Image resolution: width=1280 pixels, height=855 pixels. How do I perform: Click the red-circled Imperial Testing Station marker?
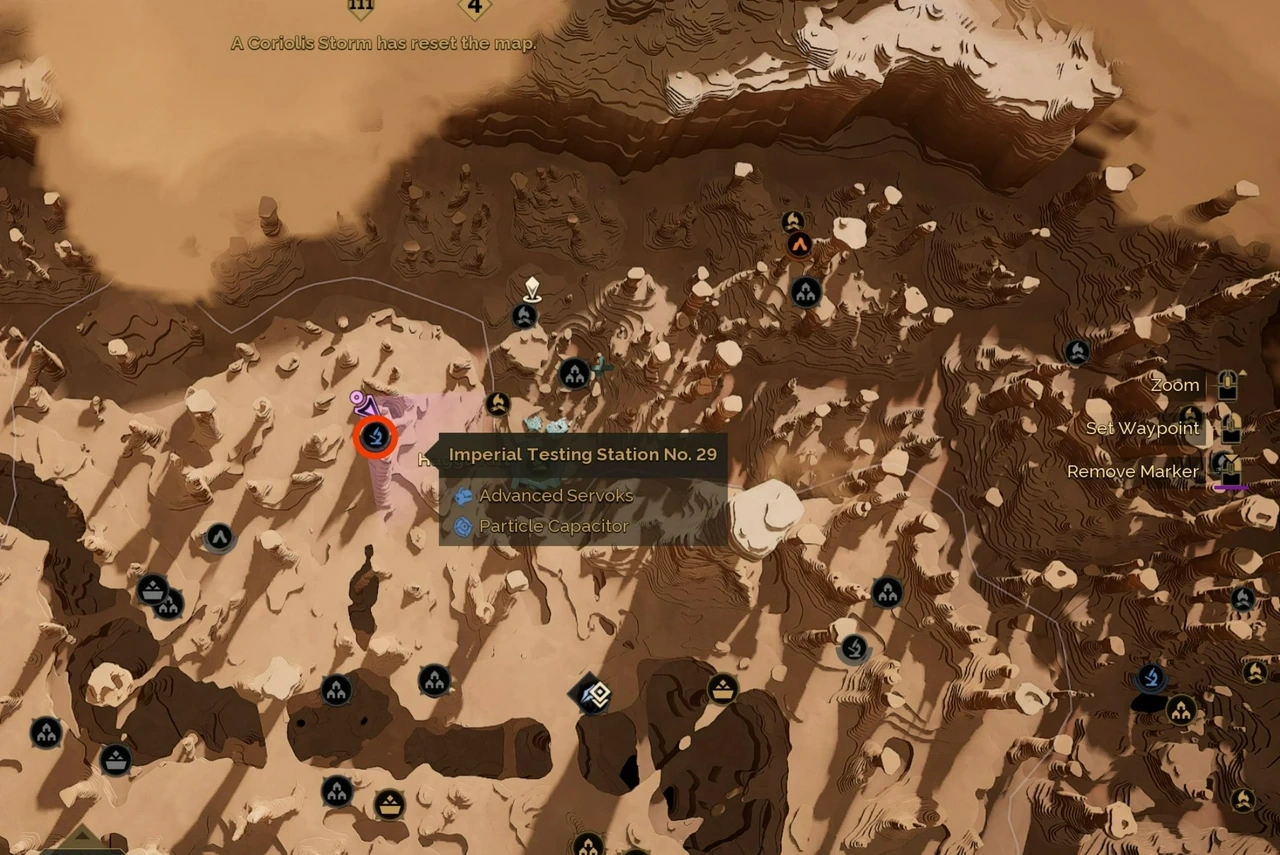tap(375, 437)
